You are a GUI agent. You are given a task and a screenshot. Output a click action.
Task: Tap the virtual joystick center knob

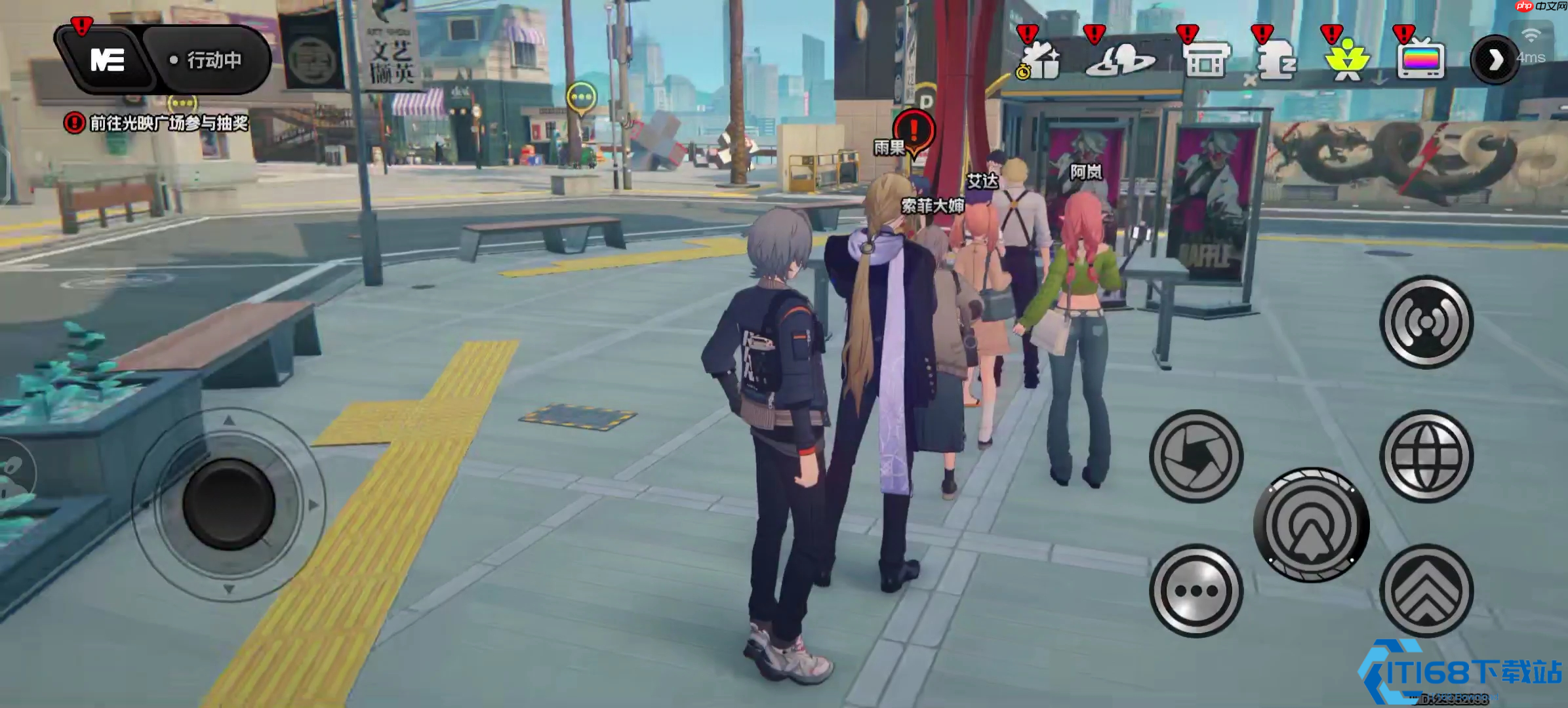pos(228,504)
